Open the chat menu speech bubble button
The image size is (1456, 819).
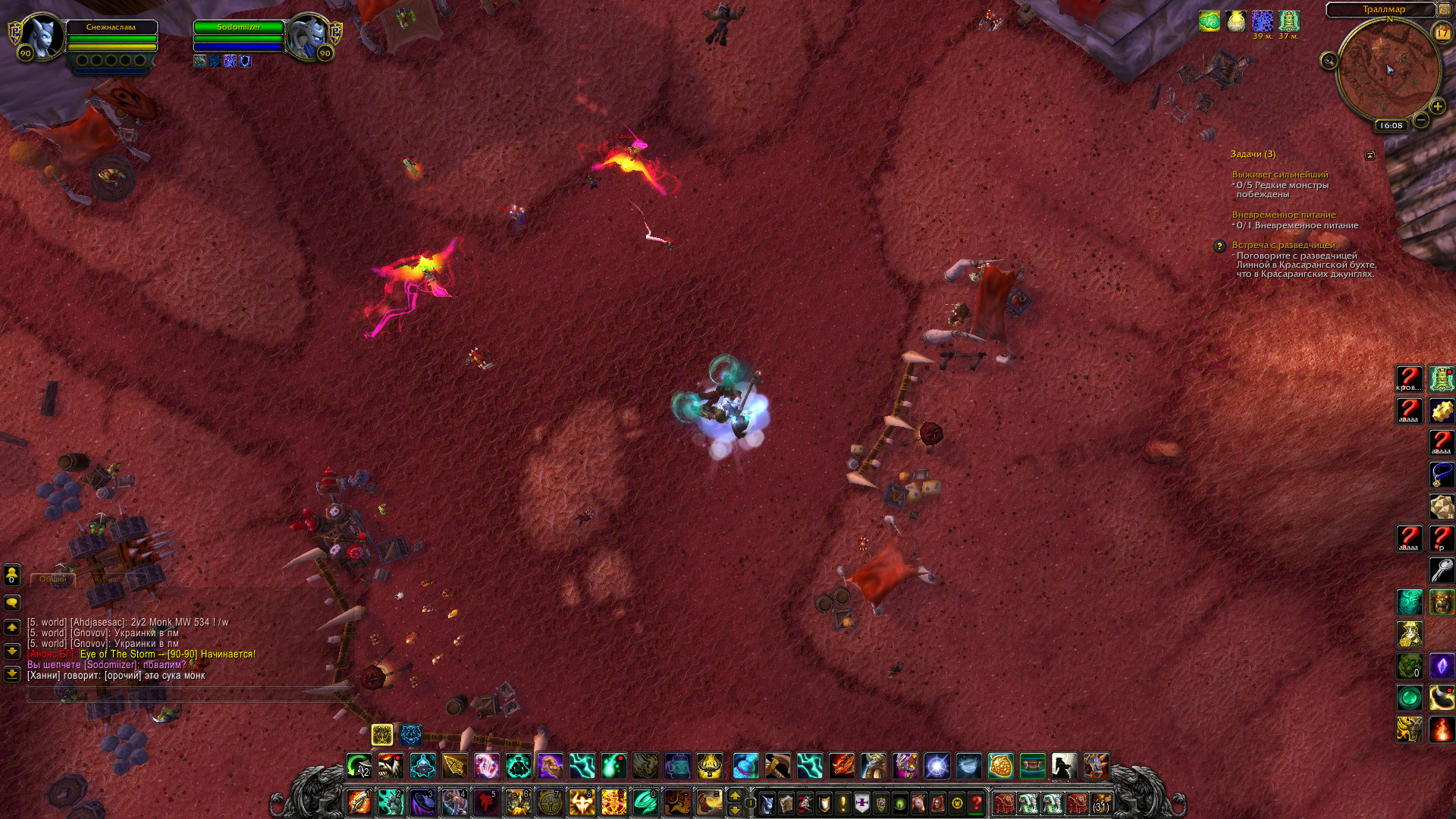pos(12,603)
